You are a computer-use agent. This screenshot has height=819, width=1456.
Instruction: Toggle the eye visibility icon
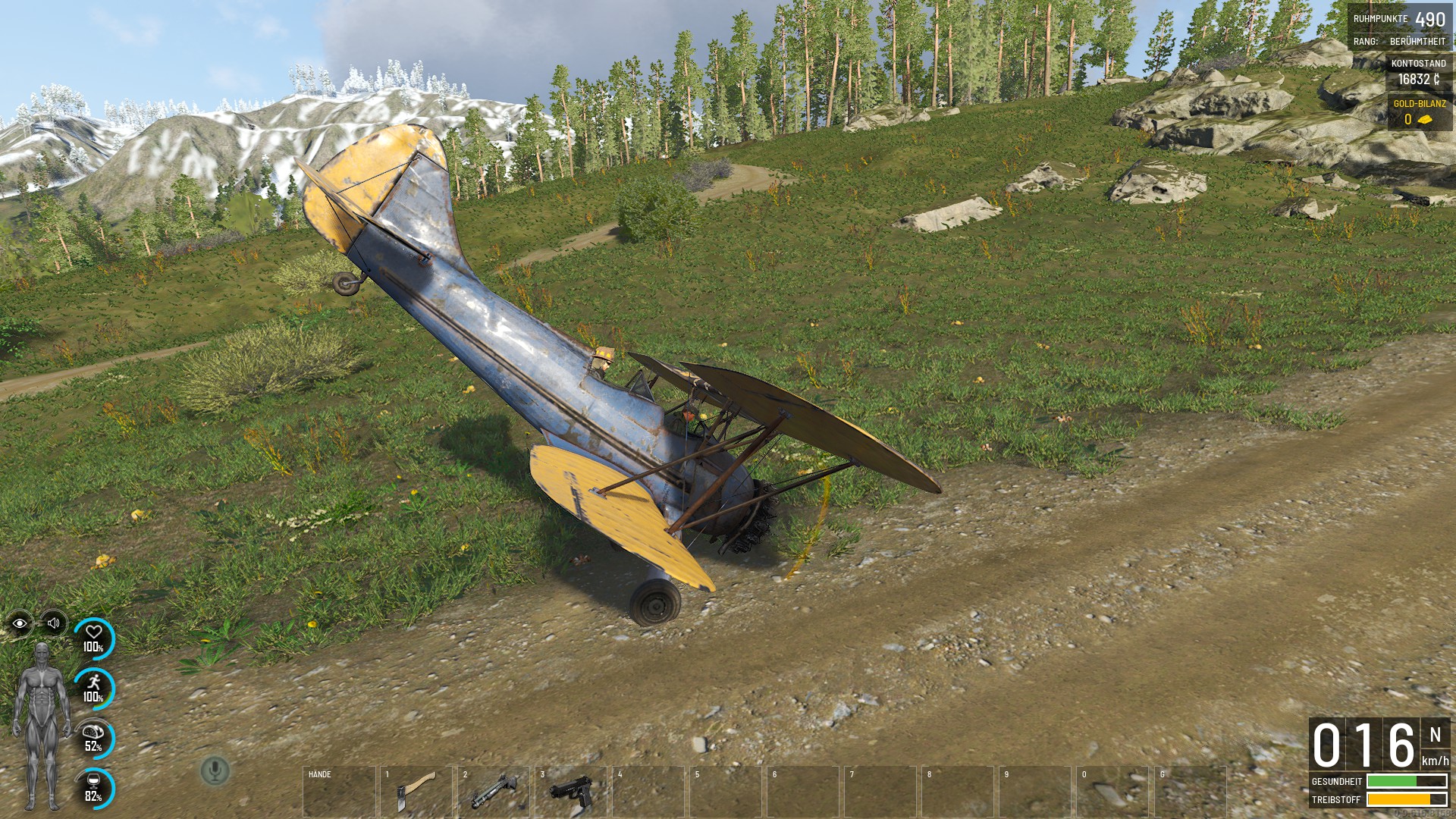pos(20,623)
